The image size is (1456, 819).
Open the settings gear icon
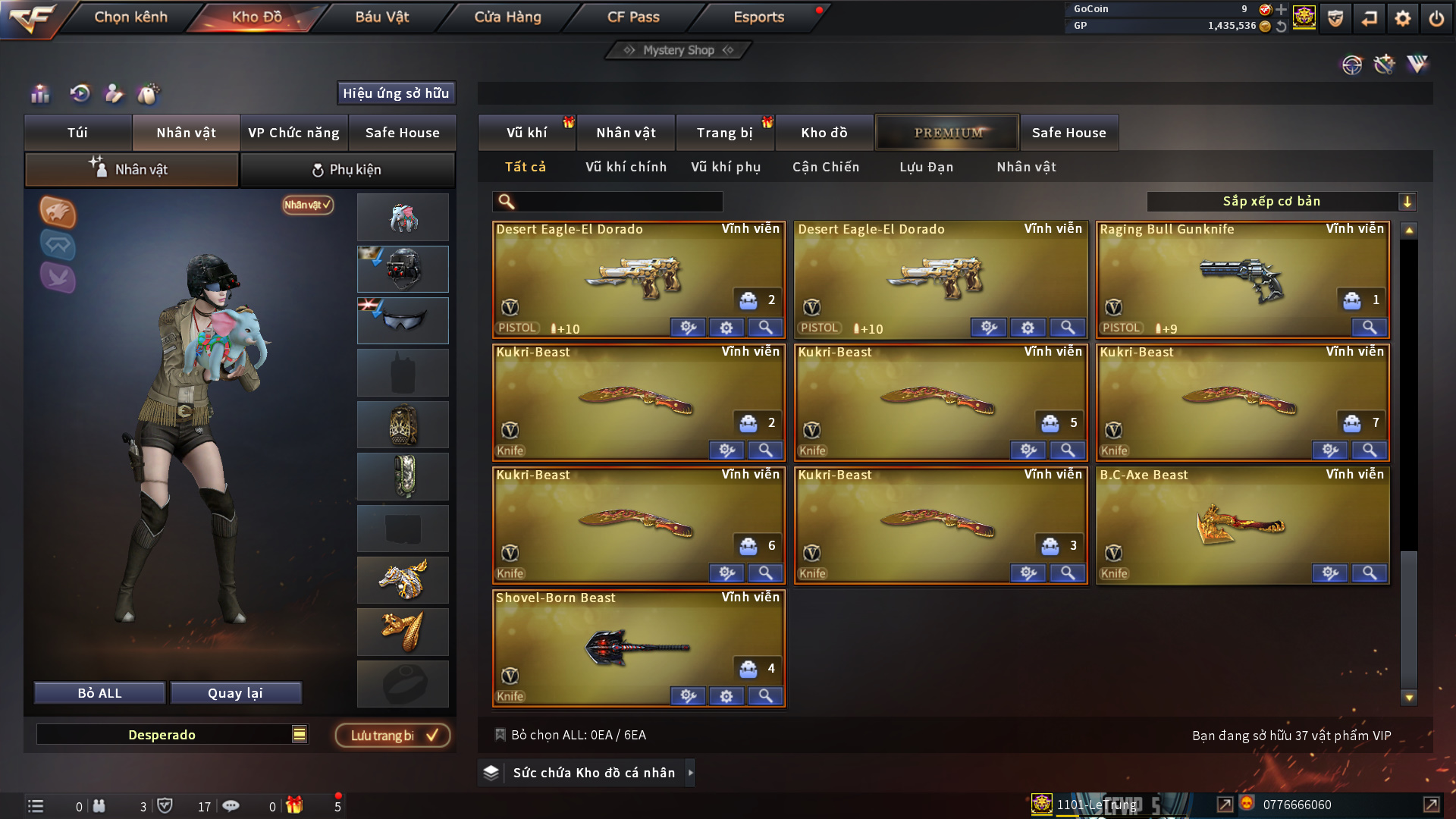pyautogui.click(x=1402, y=18)
